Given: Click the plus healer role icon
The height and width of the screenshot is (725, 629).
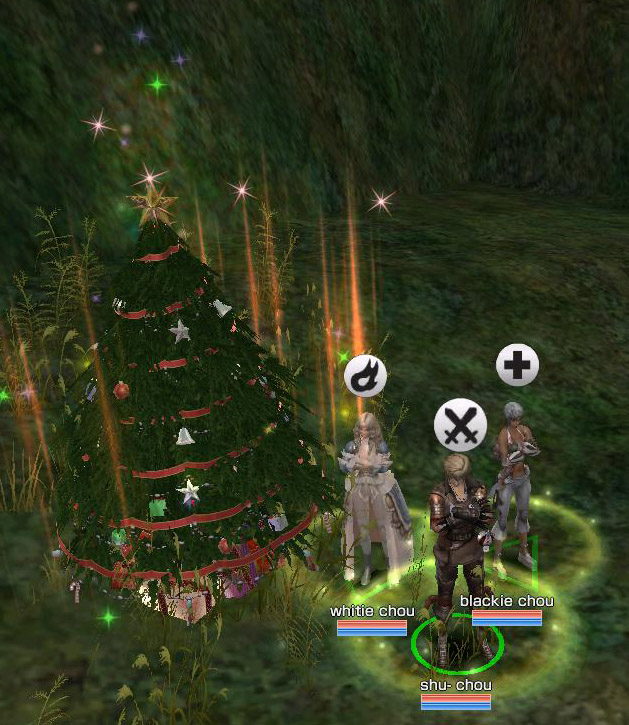Looking at the screenshot, I should [x=517, y=366].
